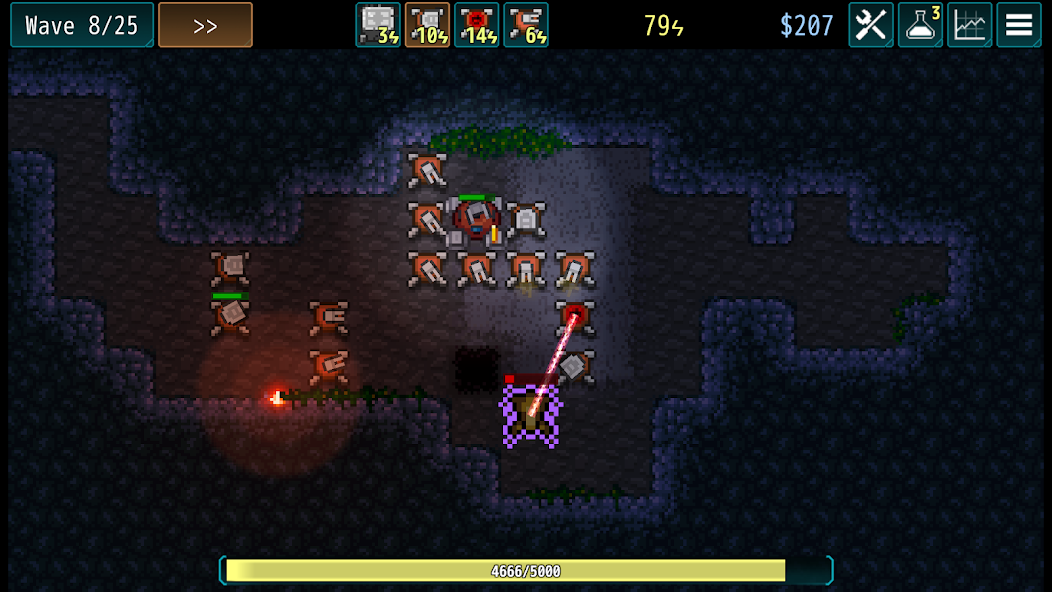Show the statistics line chart

click(x=969, y=25)
